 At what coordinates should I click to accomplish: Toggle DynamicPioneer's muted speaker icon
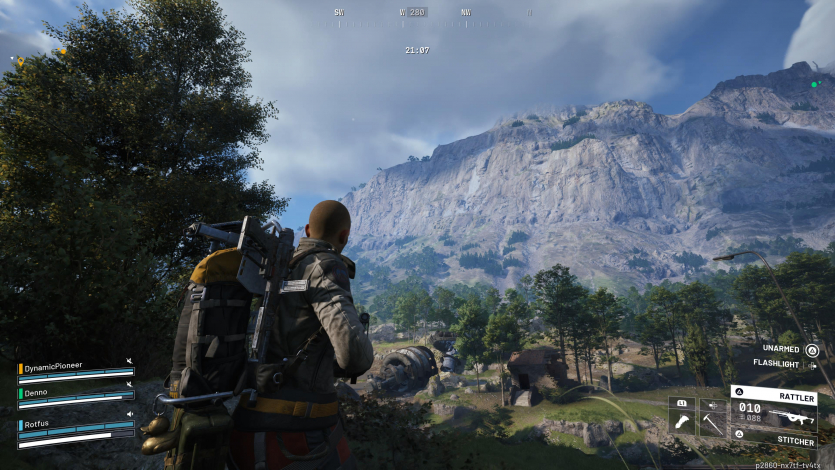point(129,361)
